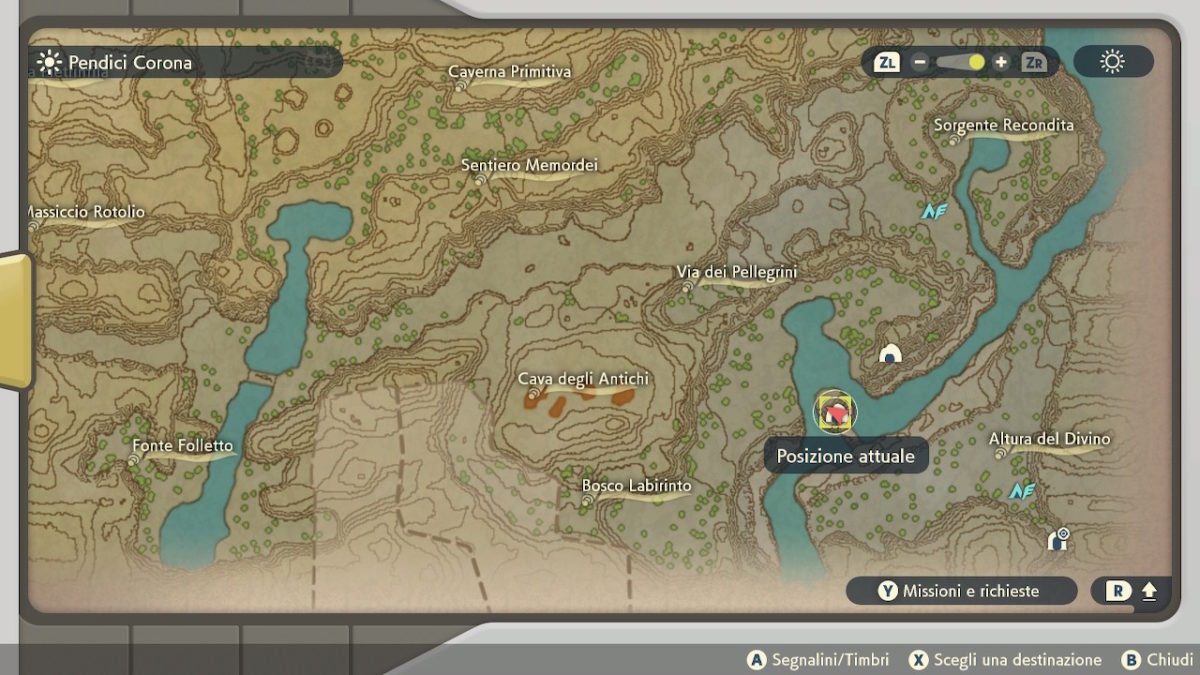The width and height of the screenshot is (1200, 675).
Task: Select the camp icon with blue marker
Action: [x=1057, y=540]
